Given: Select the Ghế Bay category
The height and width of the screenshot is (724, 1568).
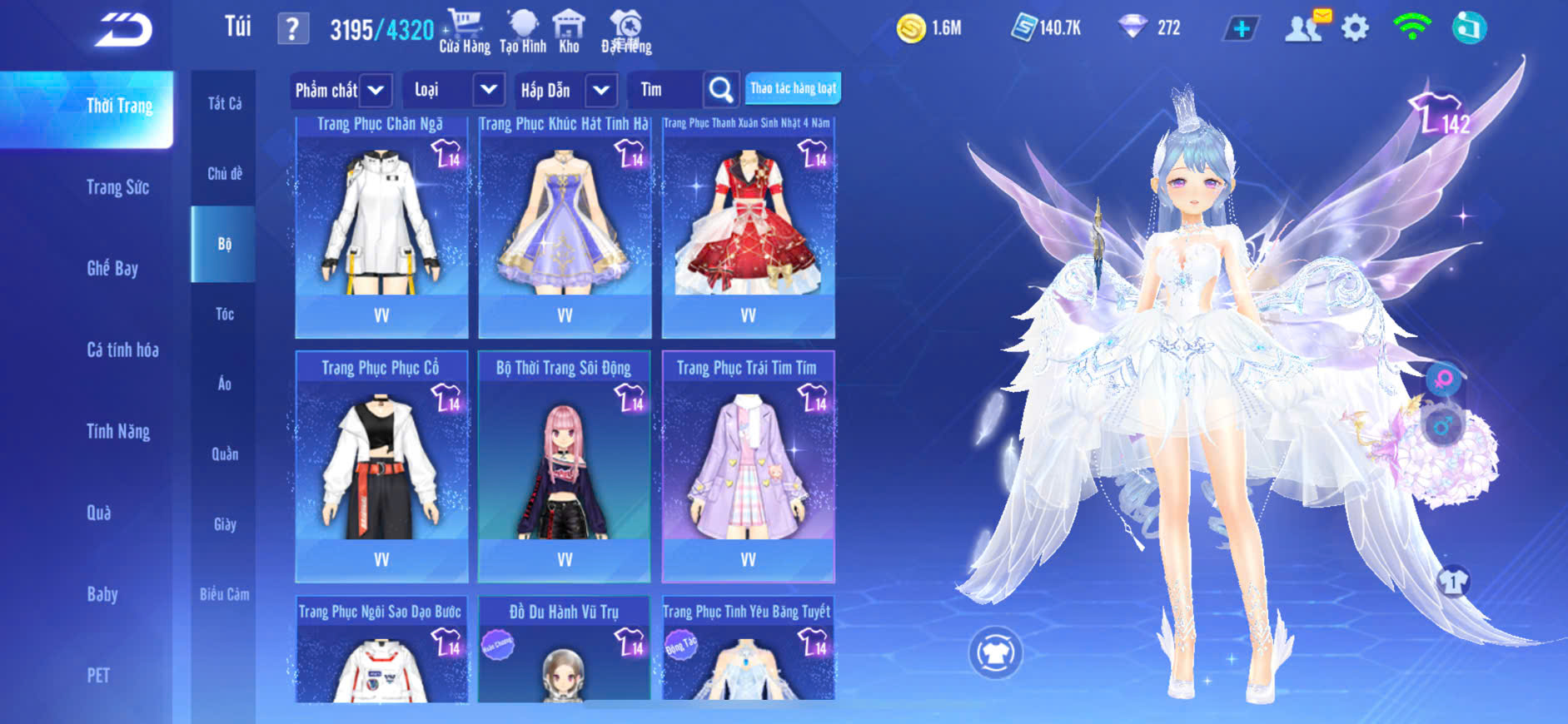Looking at the screenshot, I should (112, 268).
